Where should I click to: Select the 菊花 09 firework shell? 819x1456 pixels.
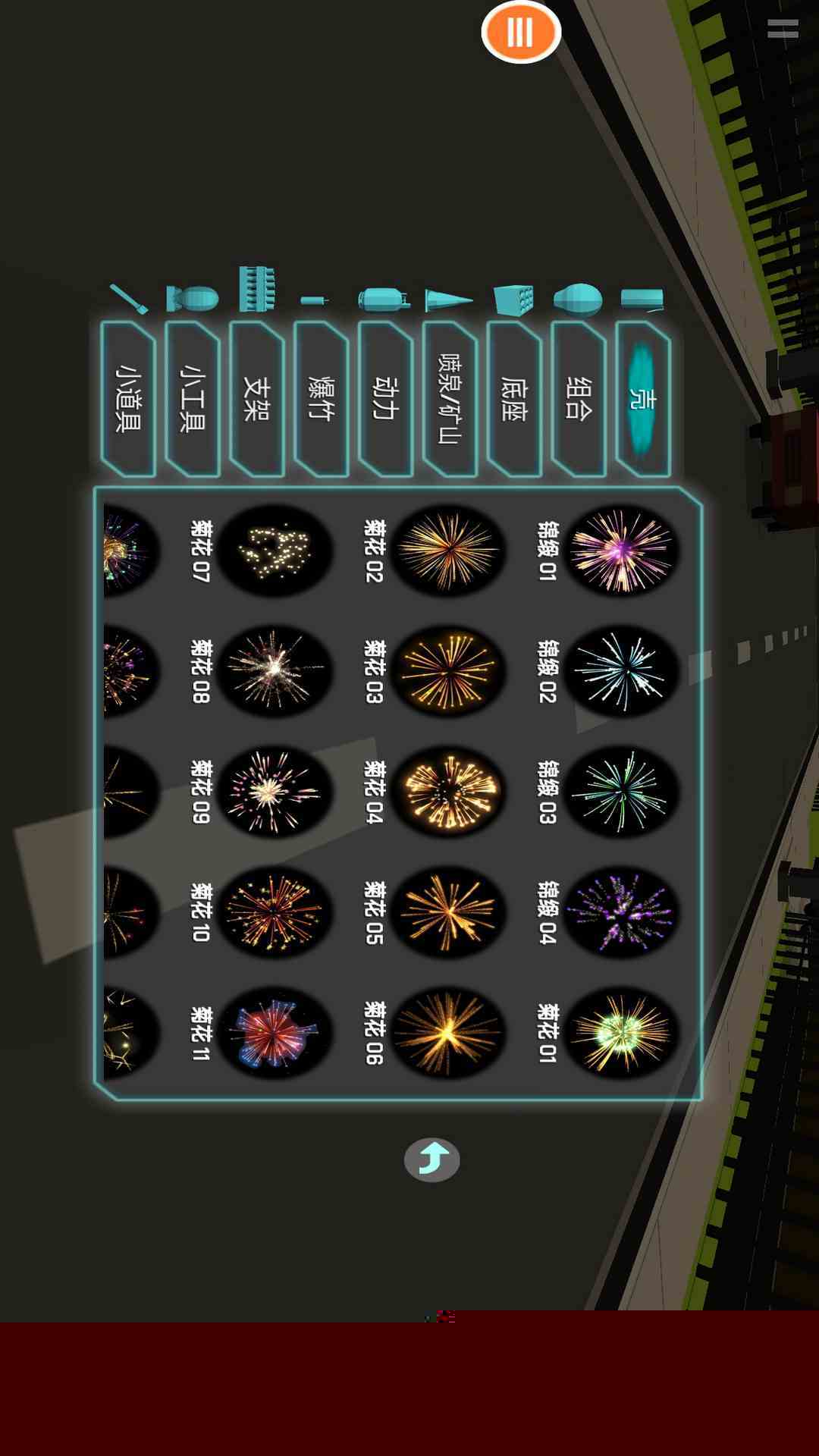click(x=275, y=791)
